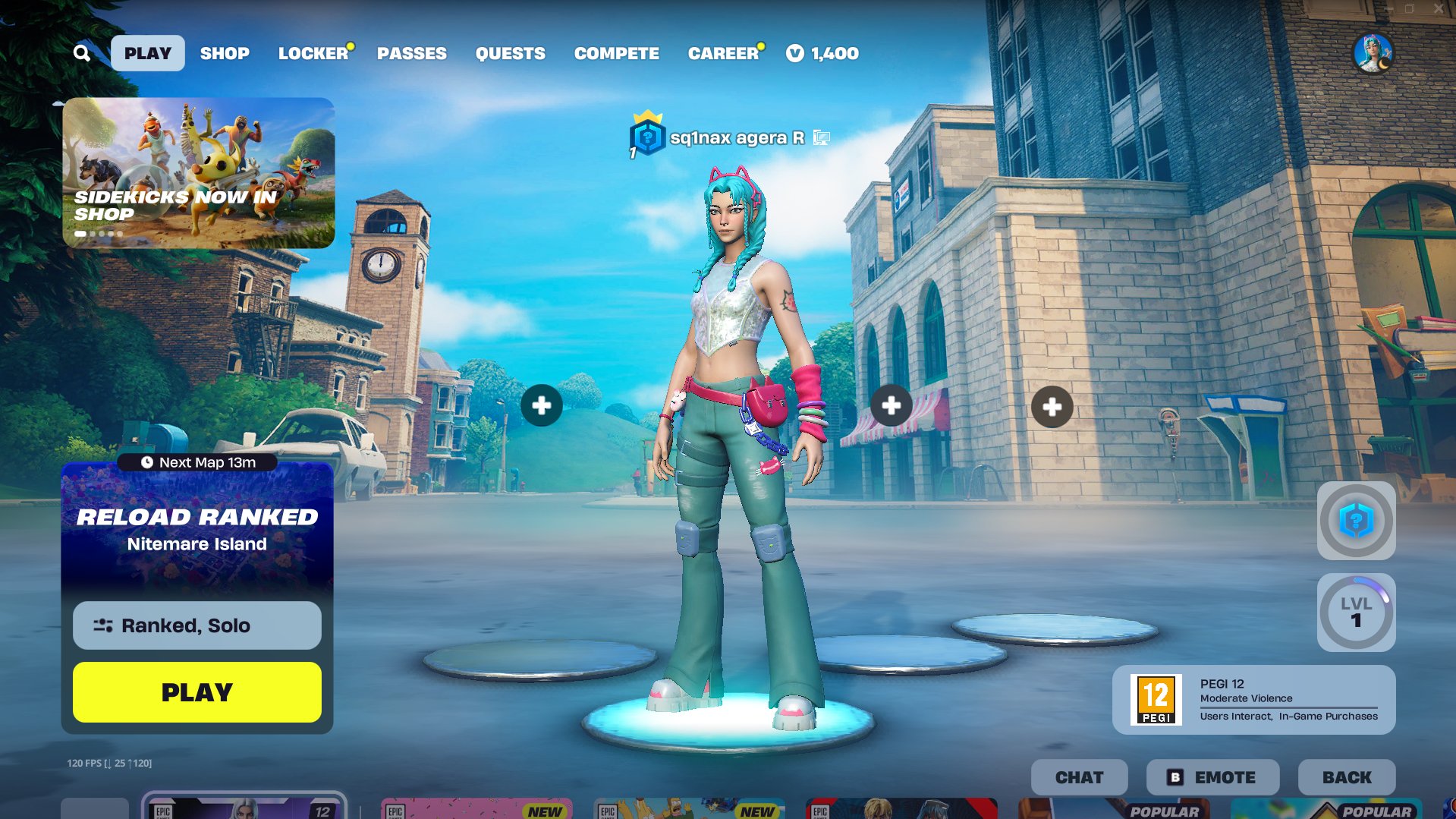Select the Reload Ranked mode tile
Screen dimensions: 1456x819
197,531
